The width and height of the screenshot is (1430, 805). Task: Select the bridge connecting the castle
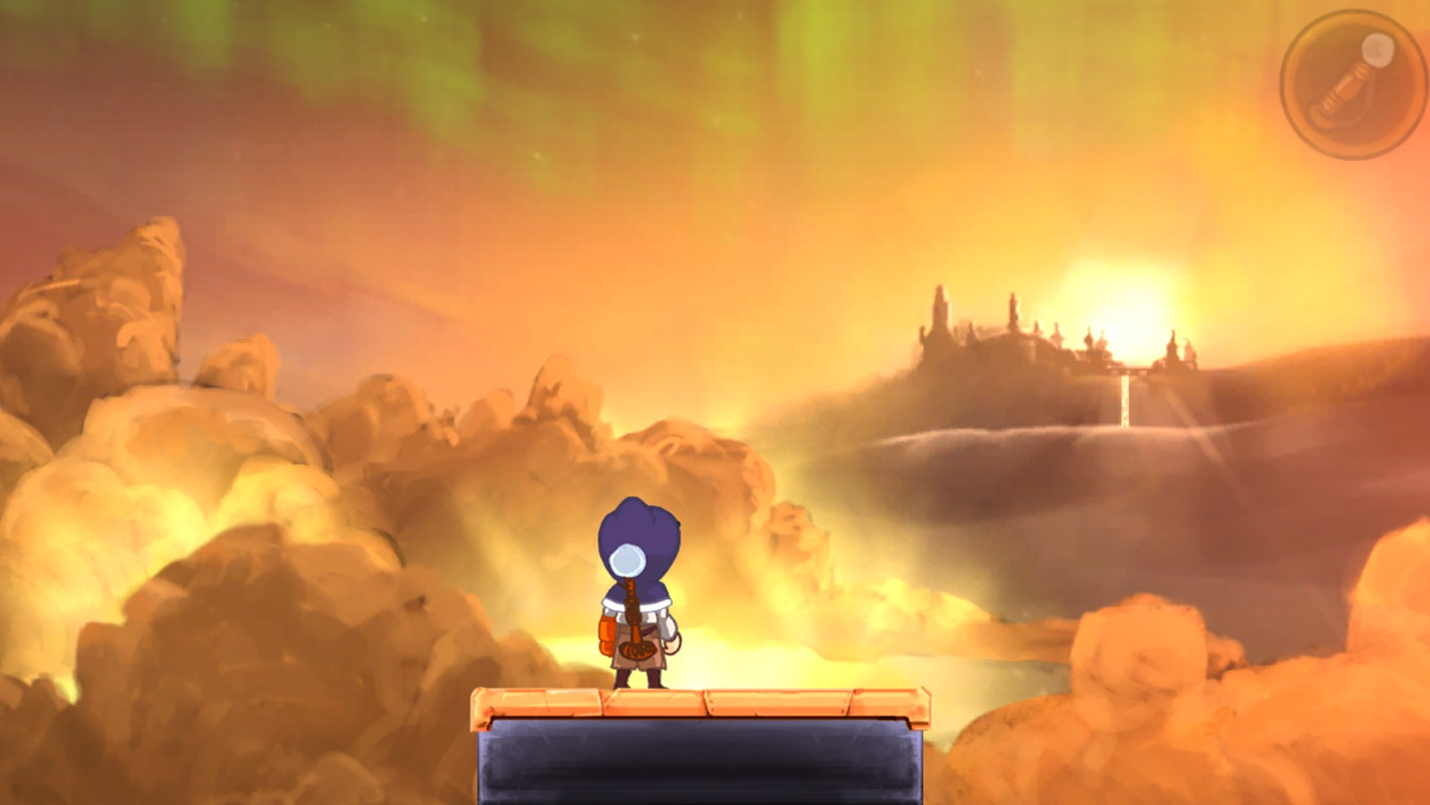point(1125,372)
